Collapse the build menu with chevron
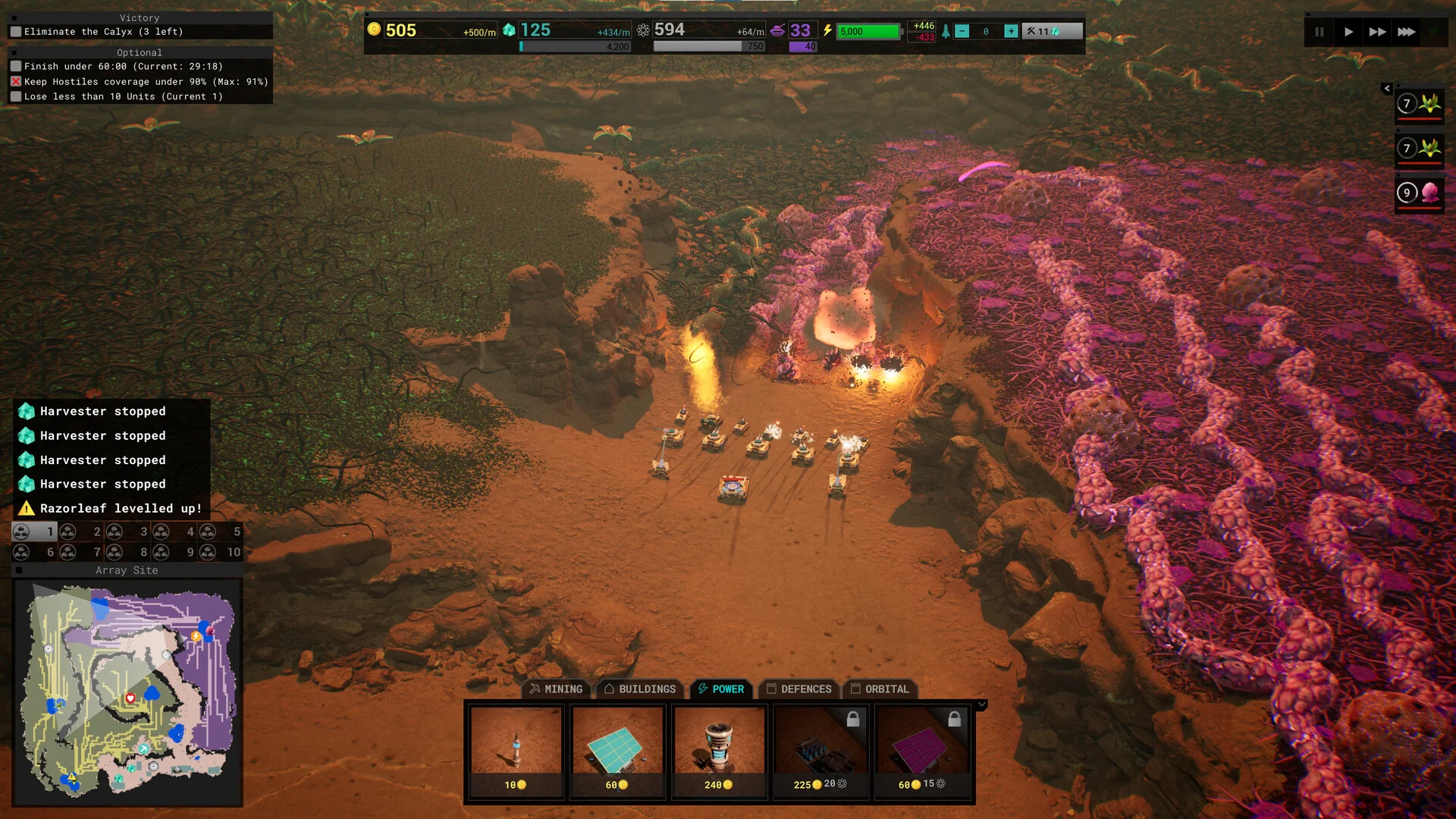The image size is (1456, 819). pyautogui.click(x=982, y=704)
